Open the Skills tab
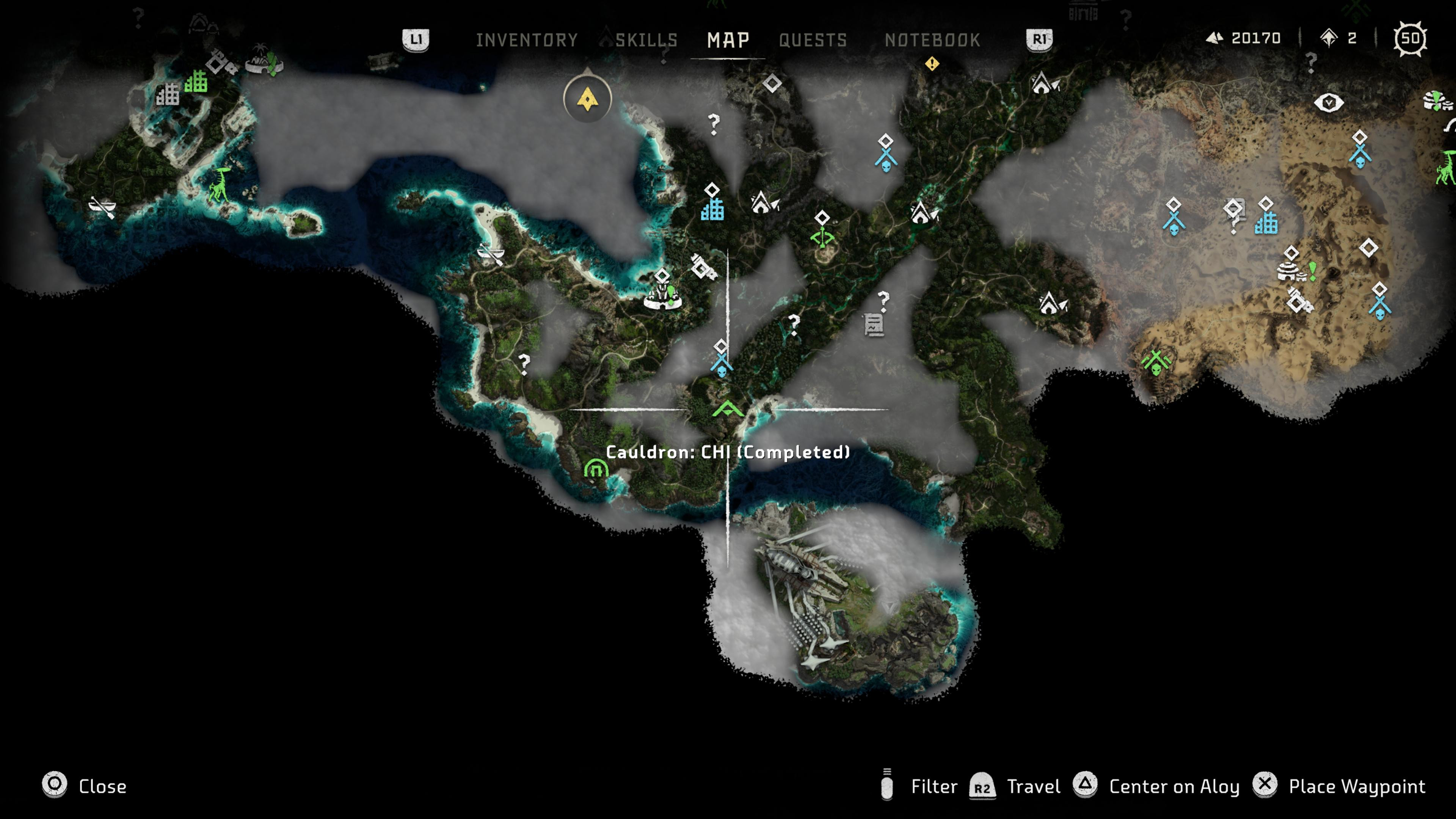1456x819 pixels. point(646,40)
